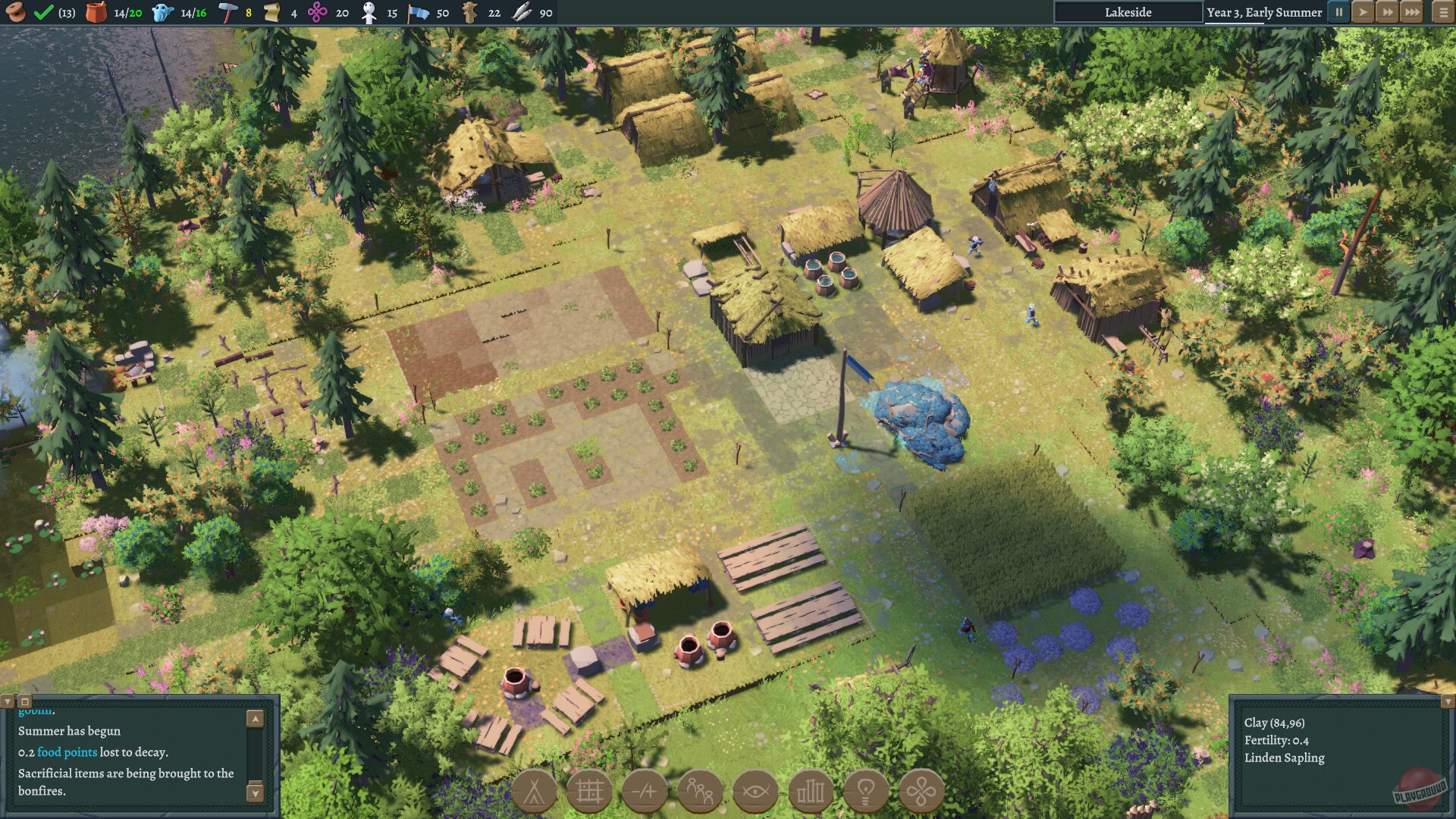Open the plow farming tool

click(645, 791)
